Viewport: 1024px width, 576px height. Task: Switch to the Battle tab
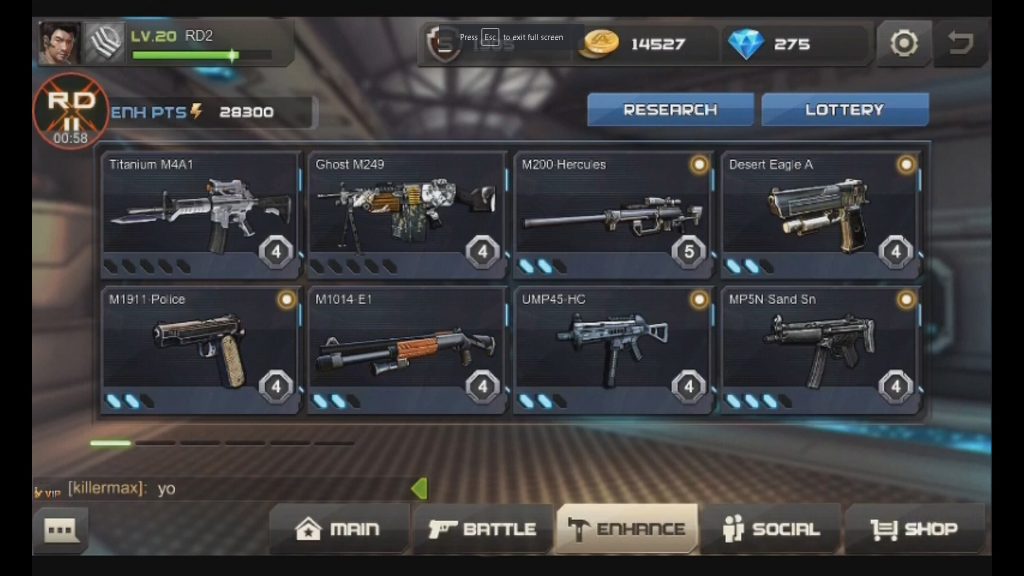[483, 529]
